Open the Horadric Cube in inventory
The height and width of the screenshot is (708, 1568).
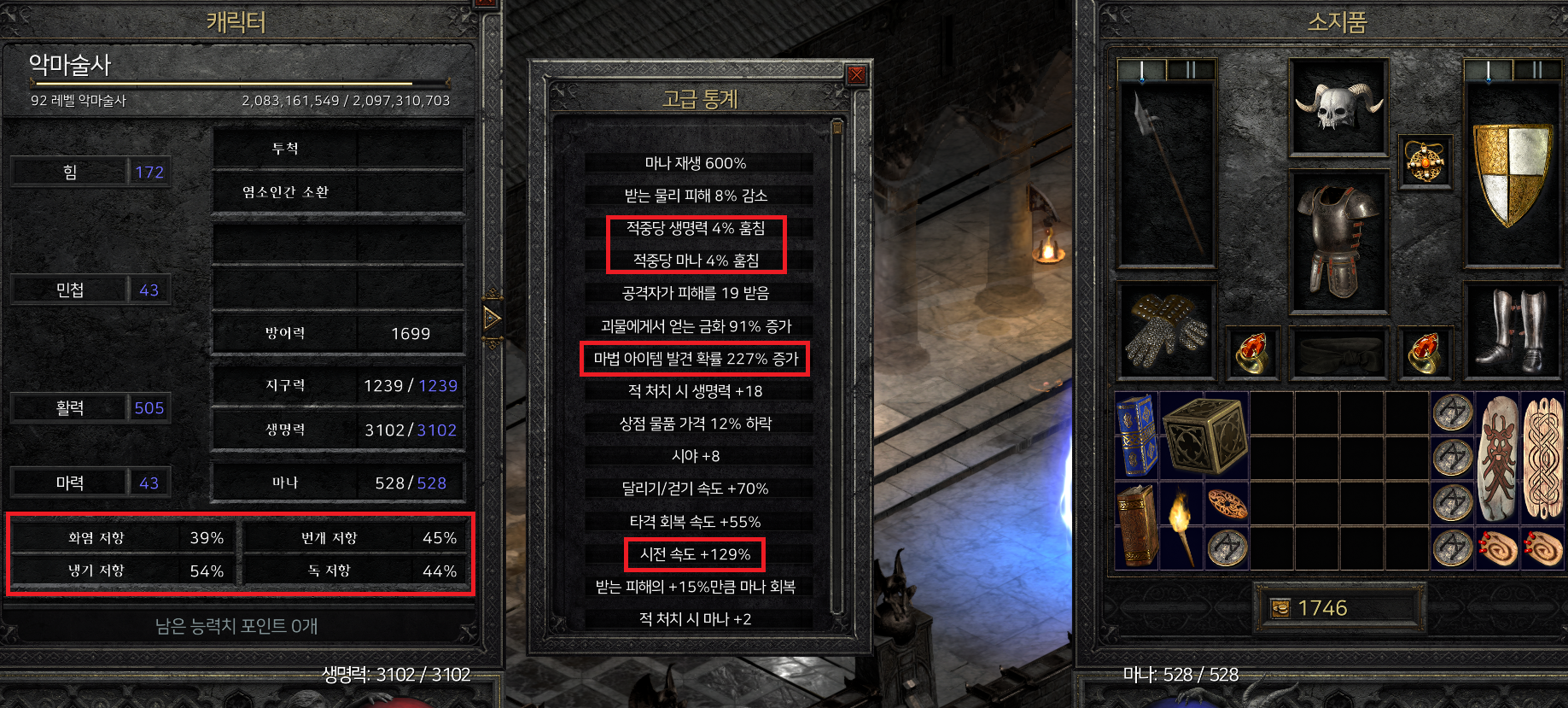point(1204,436)
